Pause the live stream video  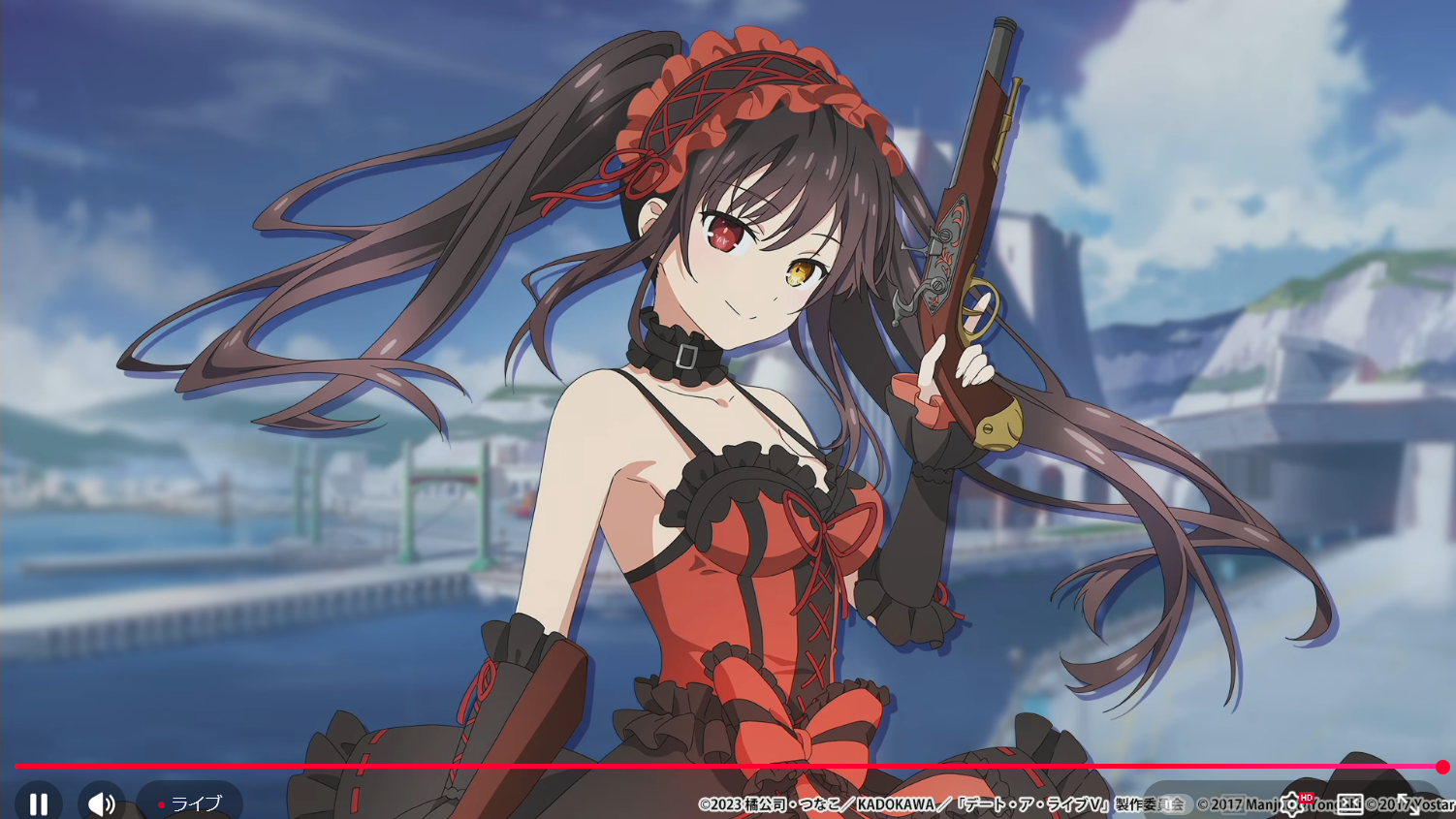[39, 803]
